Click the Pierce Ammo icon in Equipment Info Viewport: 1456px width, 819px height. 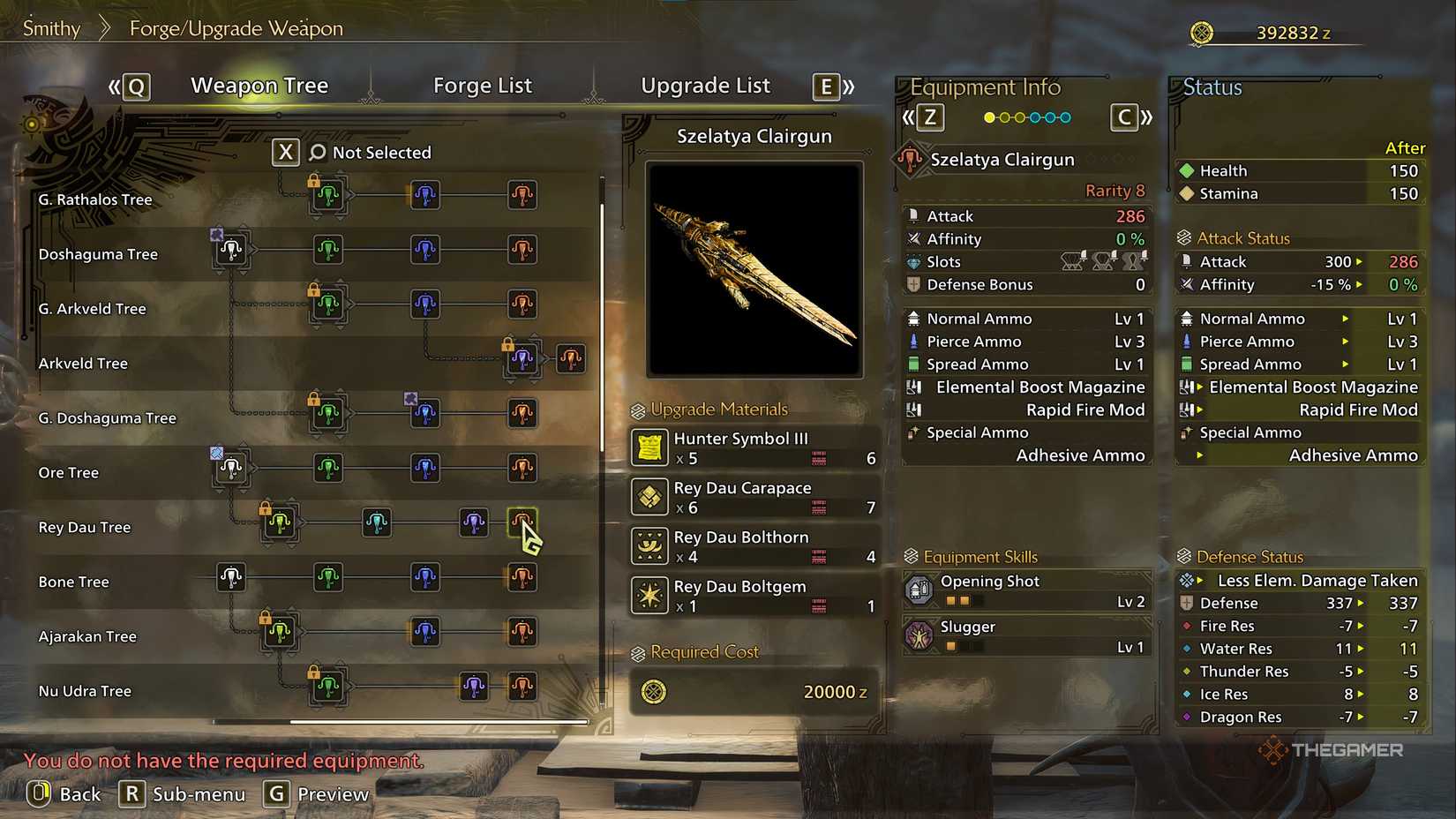pos(914,341)
